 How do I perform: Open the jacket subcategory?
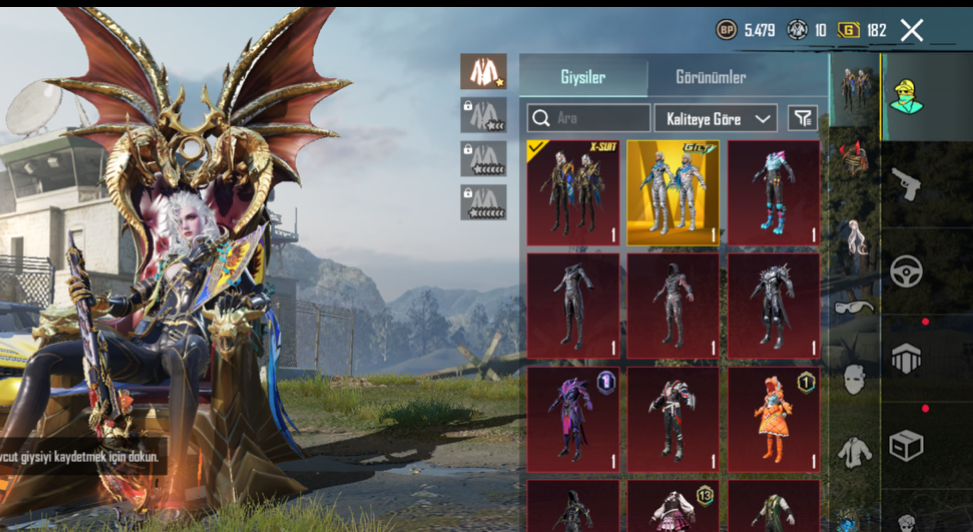(x=853, y=452)
